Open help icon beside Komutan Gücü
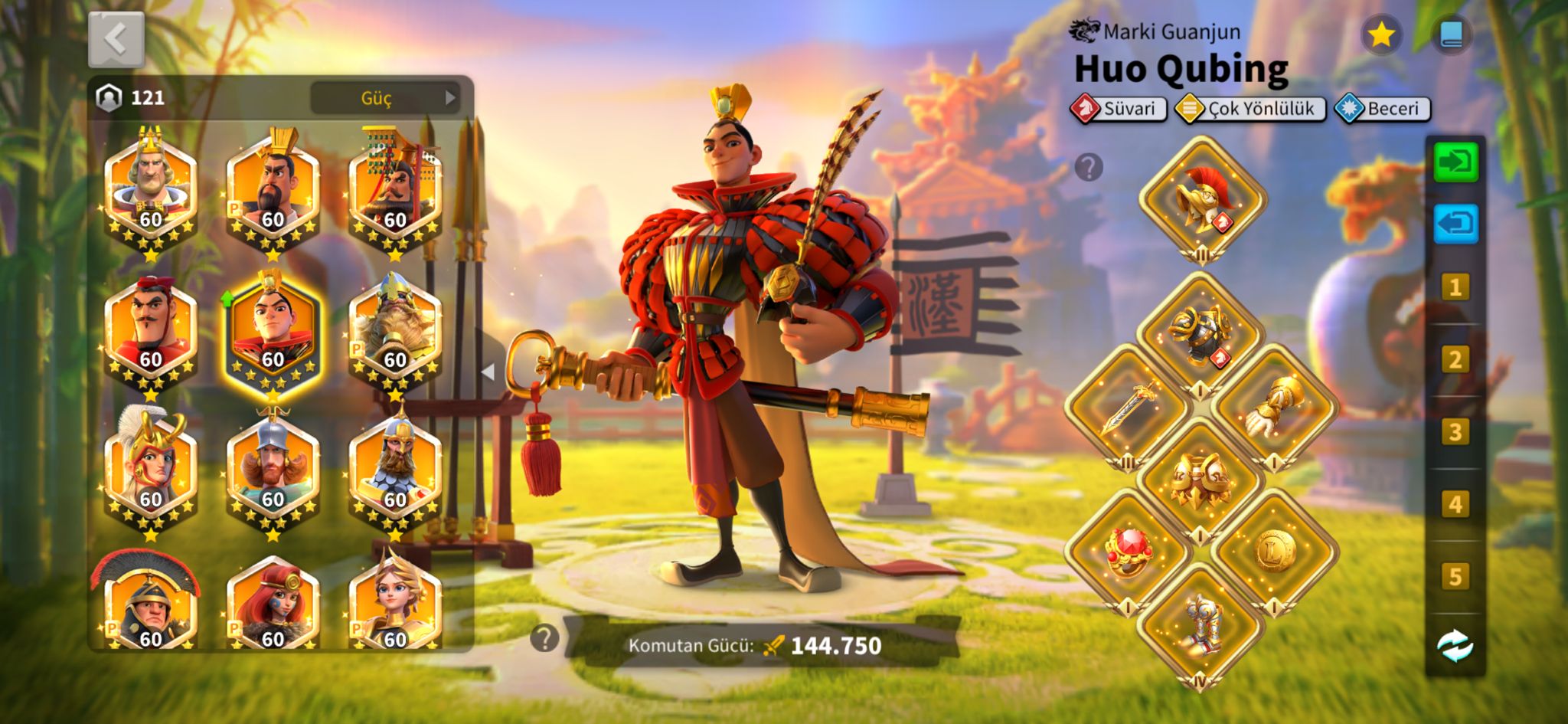1568x724 pixels. pos(544,637)
